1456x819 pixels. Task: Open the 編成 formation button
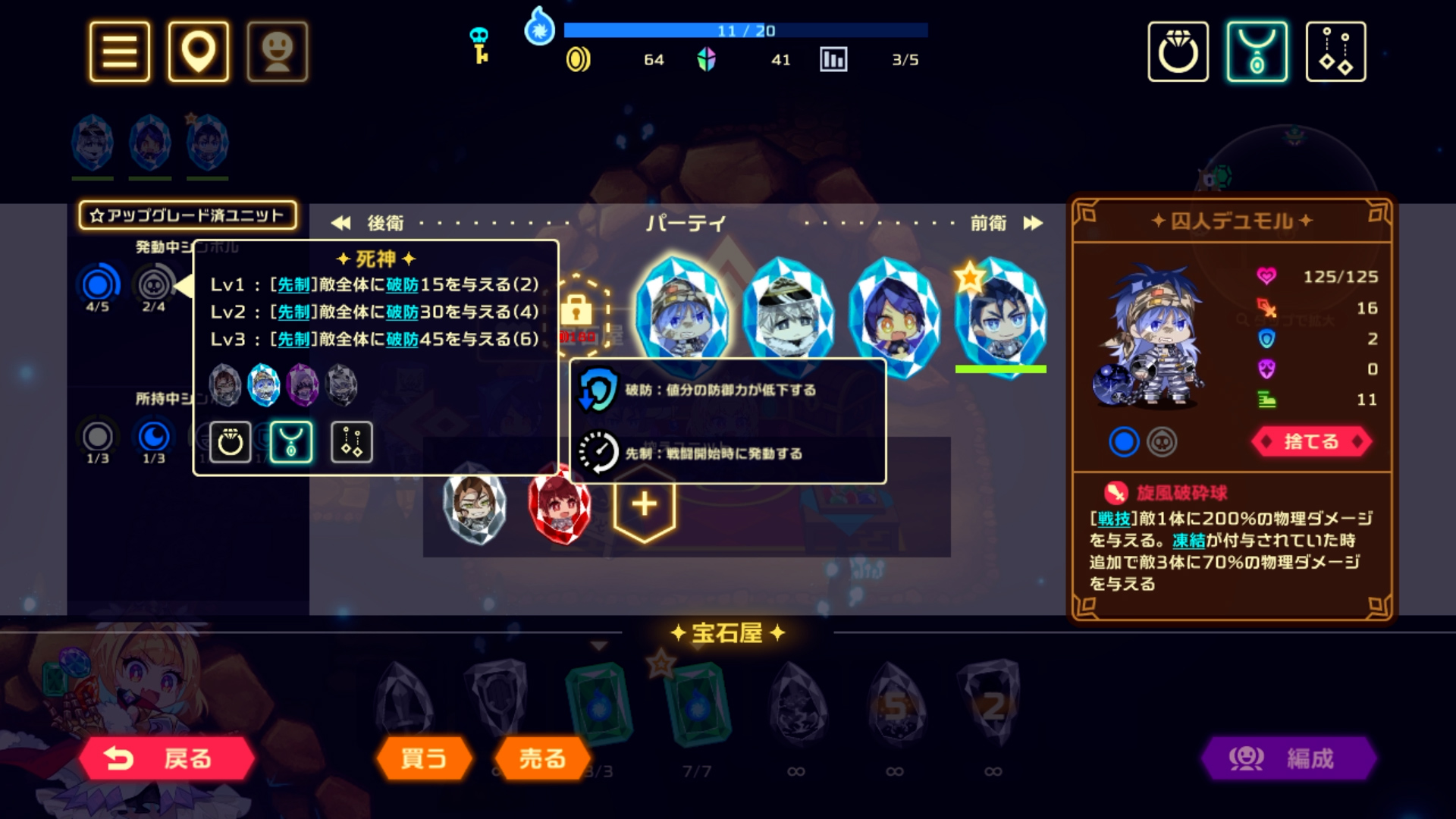pyautogui.click(x=1288, y=758)
